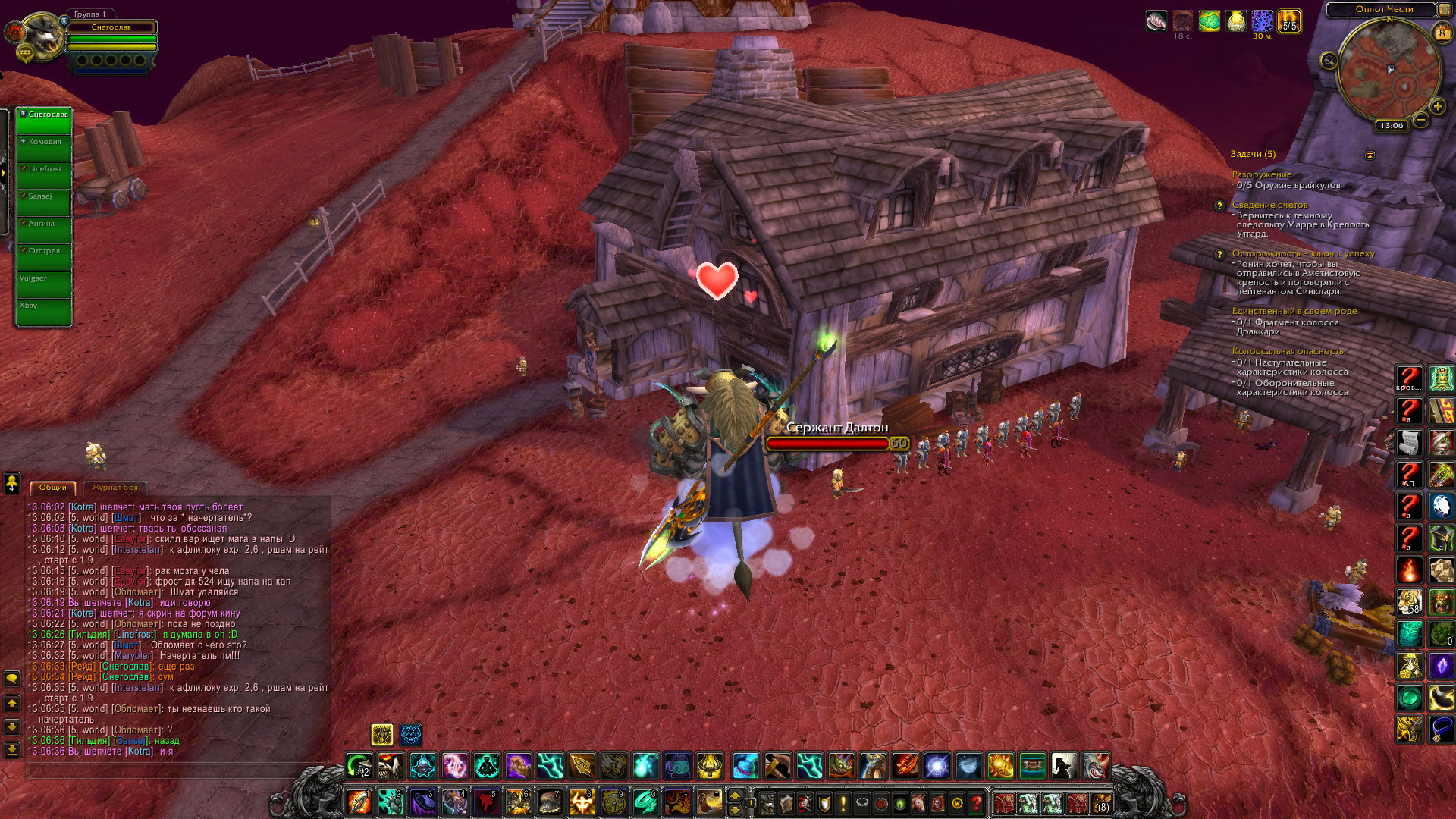This screenshot has height=819, width=1456.
Task: Select raid member Vulgaer
Action: coord(44,284)
